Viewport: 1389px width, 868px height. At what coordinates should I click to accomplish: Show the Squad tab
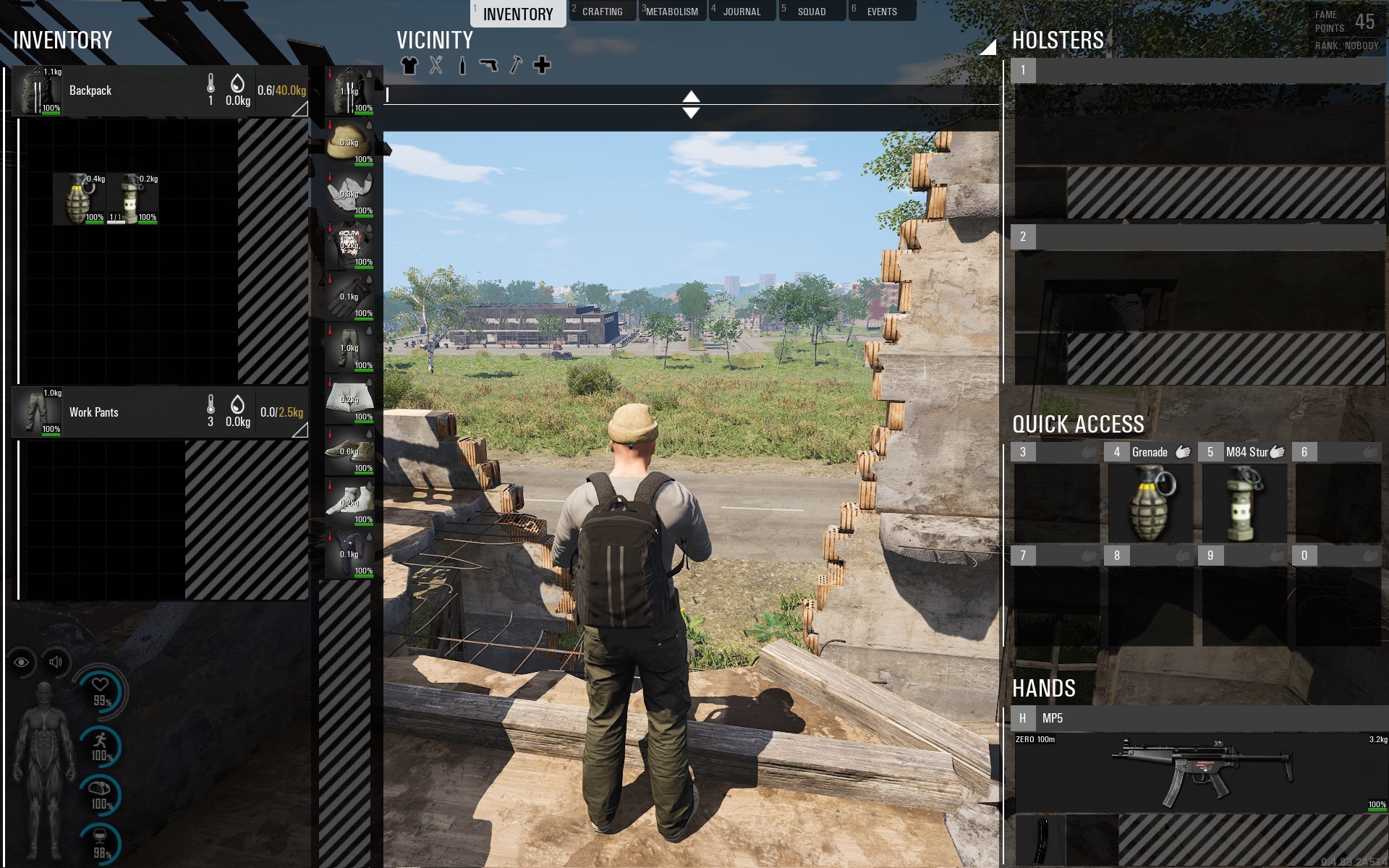point(811,12)
